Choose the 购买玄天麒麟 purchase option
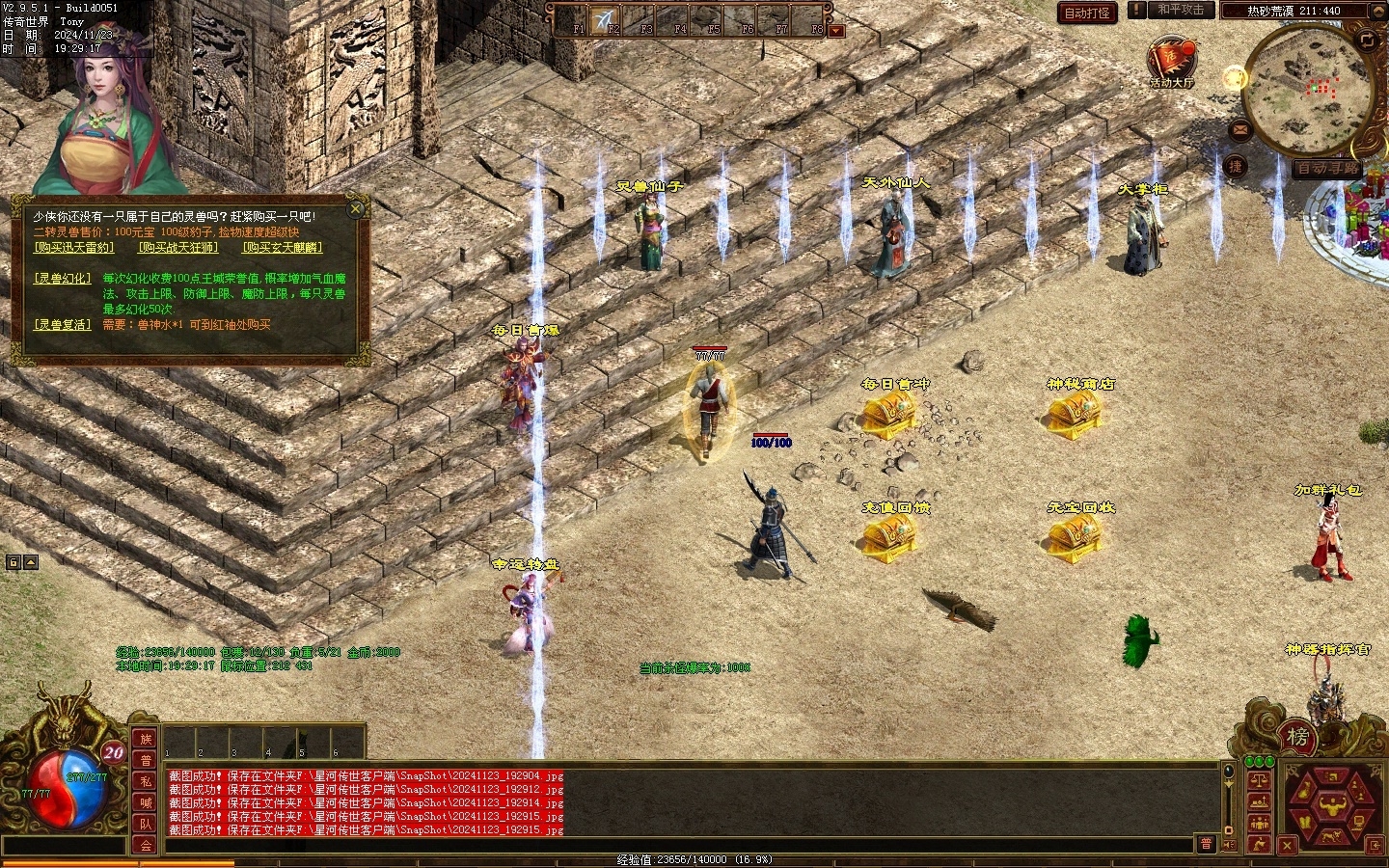Image resolution: width=1389 pixels, height=868 pixels. pos(282,248)
